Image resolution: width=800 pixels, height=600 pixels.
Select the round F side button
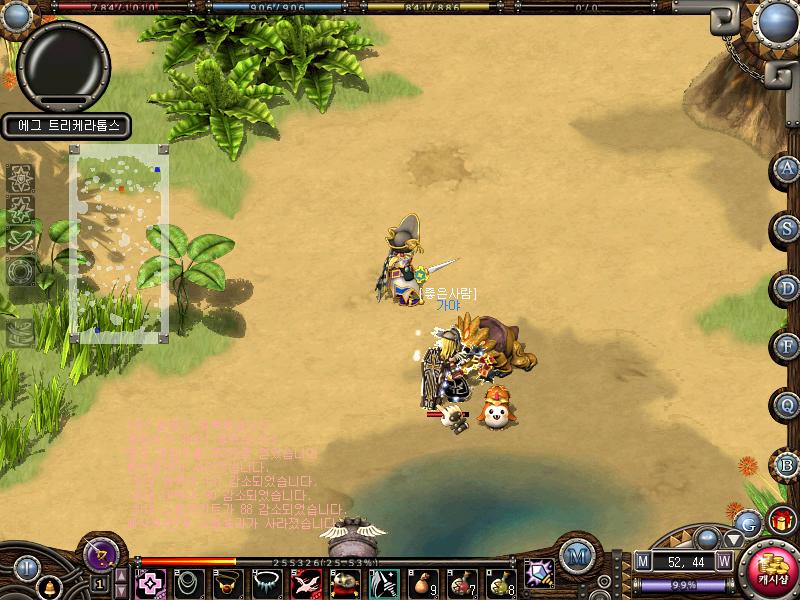(x=787, y=346)
